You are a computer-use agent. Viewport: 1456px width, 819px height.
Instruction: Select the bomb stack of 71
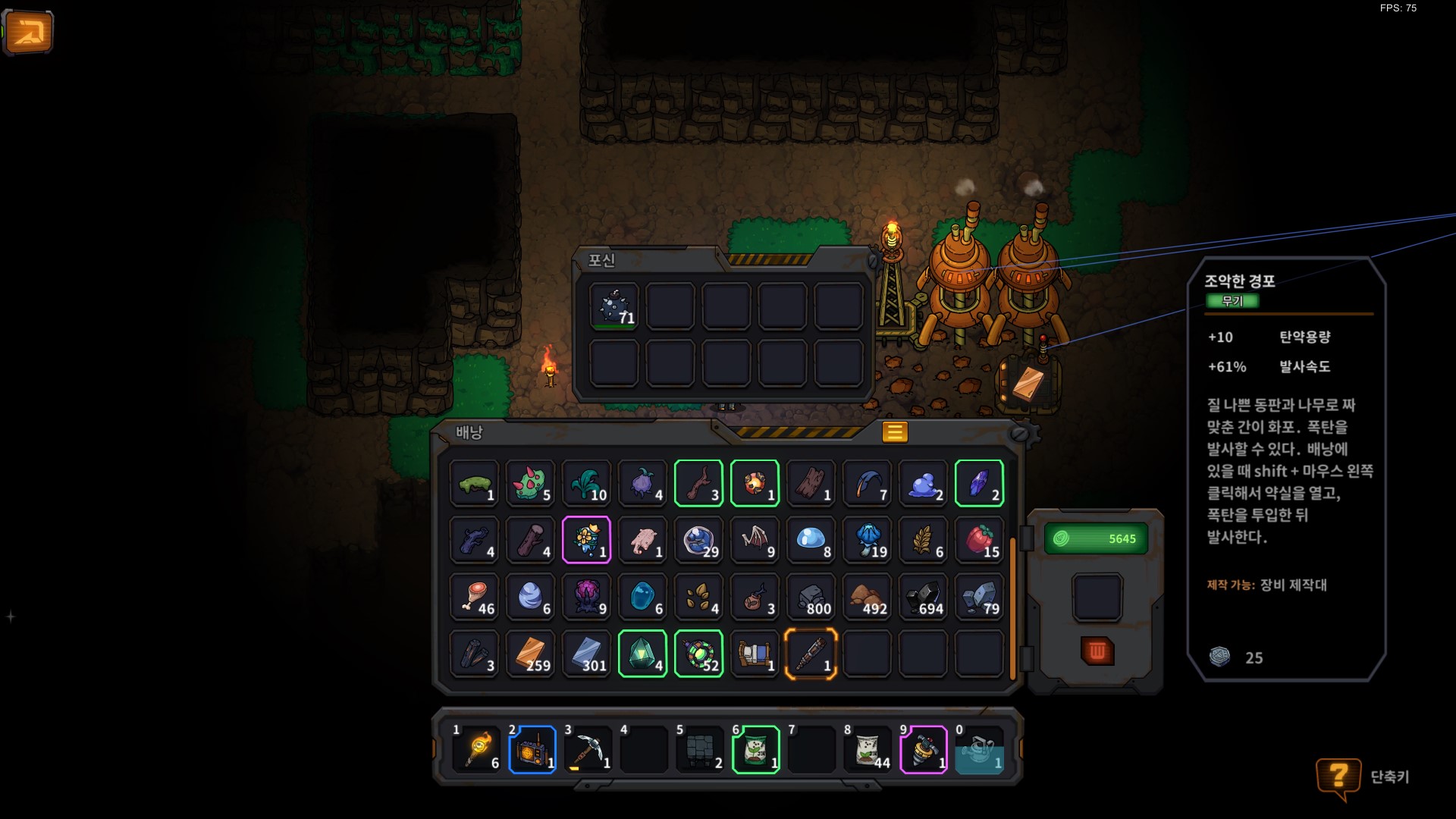point(614,307)
